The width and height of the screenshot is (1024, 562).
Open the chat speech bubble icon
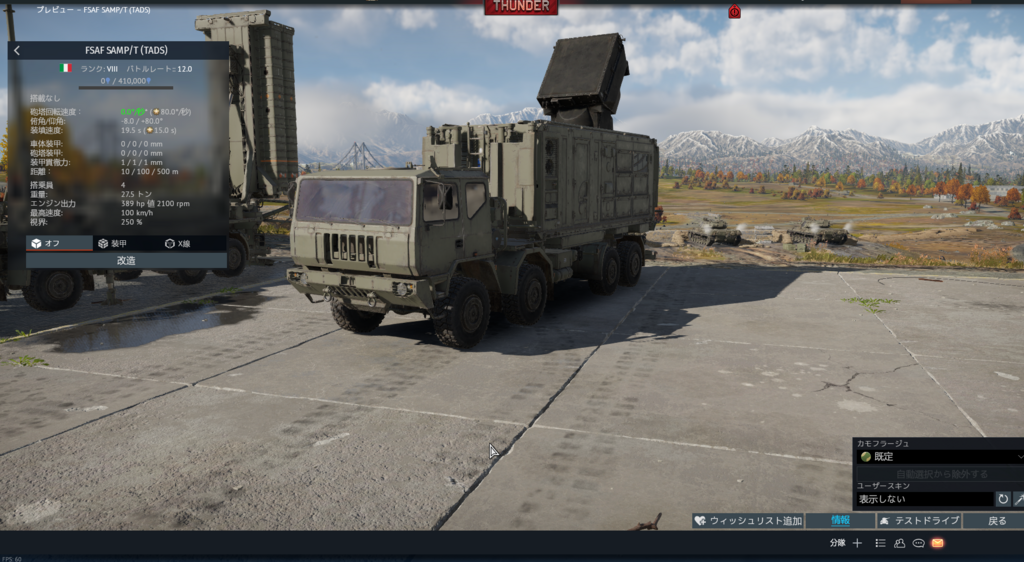(918, 543)
